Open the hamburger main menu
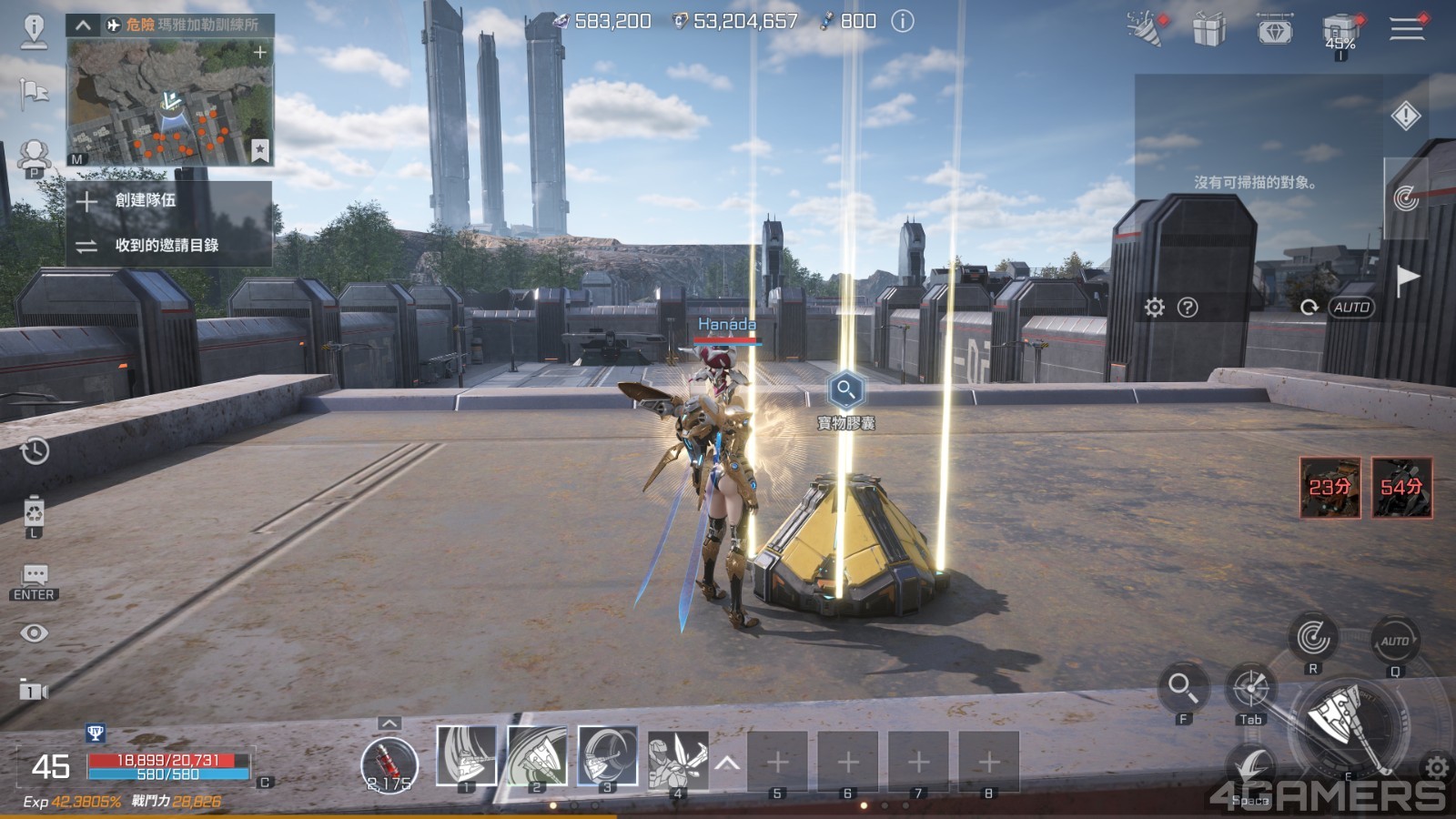 pyautogui.click(x=1406, y=28)
